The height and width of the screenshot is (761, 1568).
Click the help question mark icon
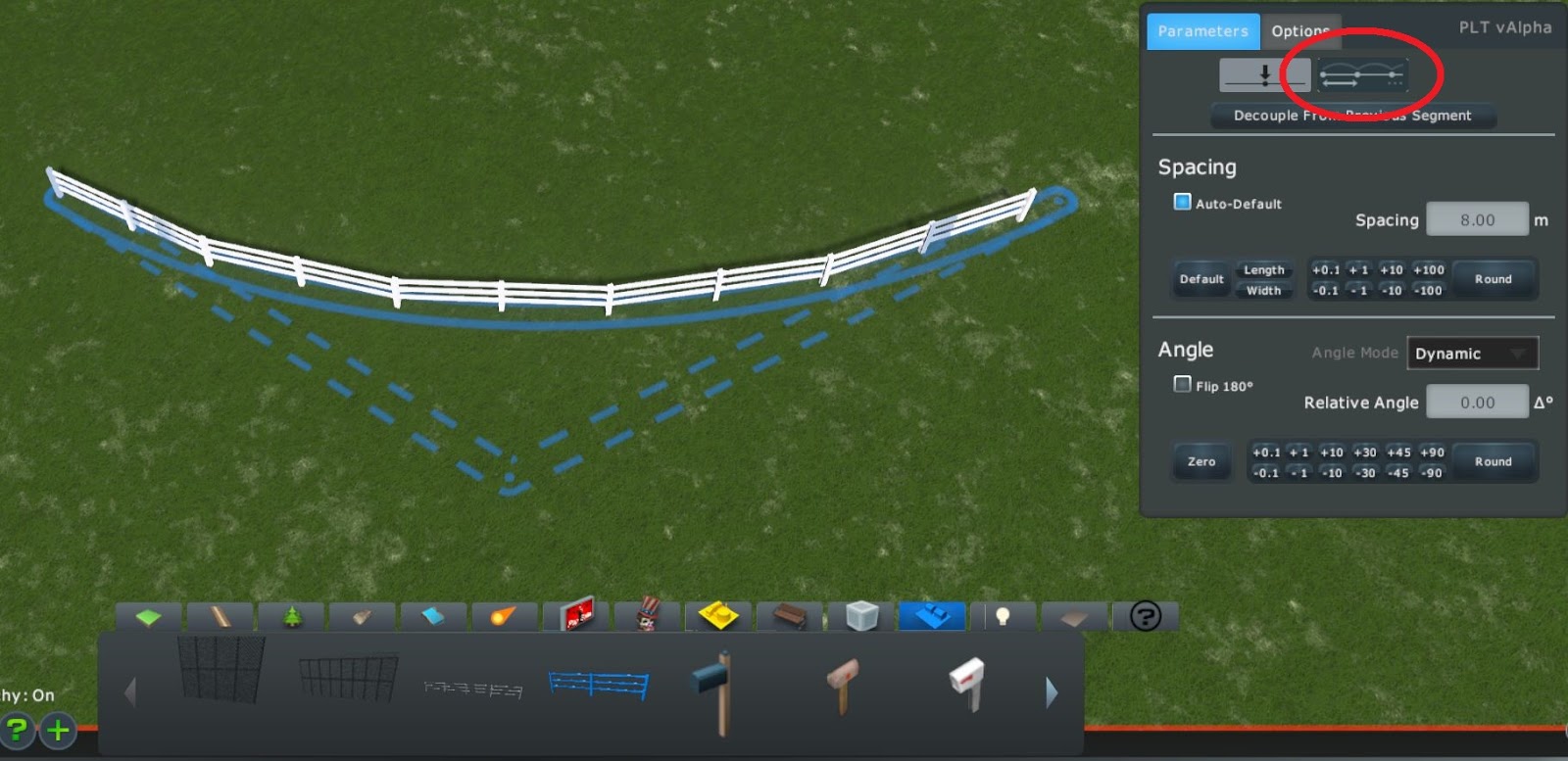pos(1147,616)
